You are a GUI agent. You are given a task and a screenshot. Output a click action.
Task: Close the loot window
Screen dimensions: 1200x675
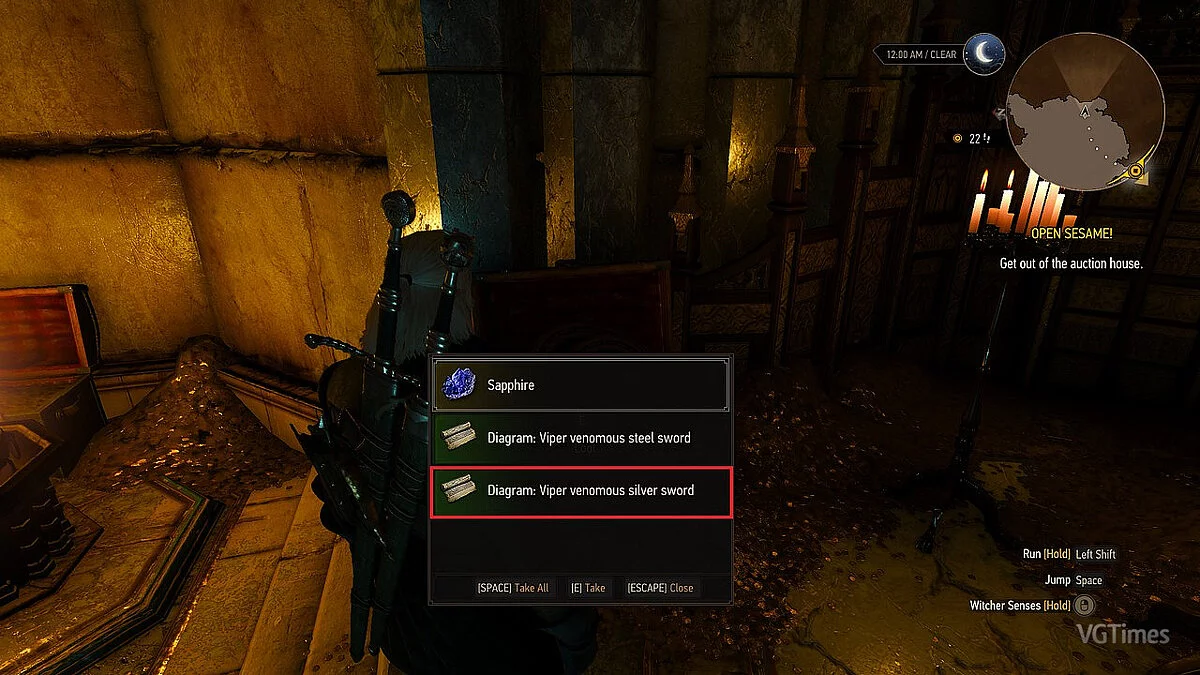click(x=660, y=588)
